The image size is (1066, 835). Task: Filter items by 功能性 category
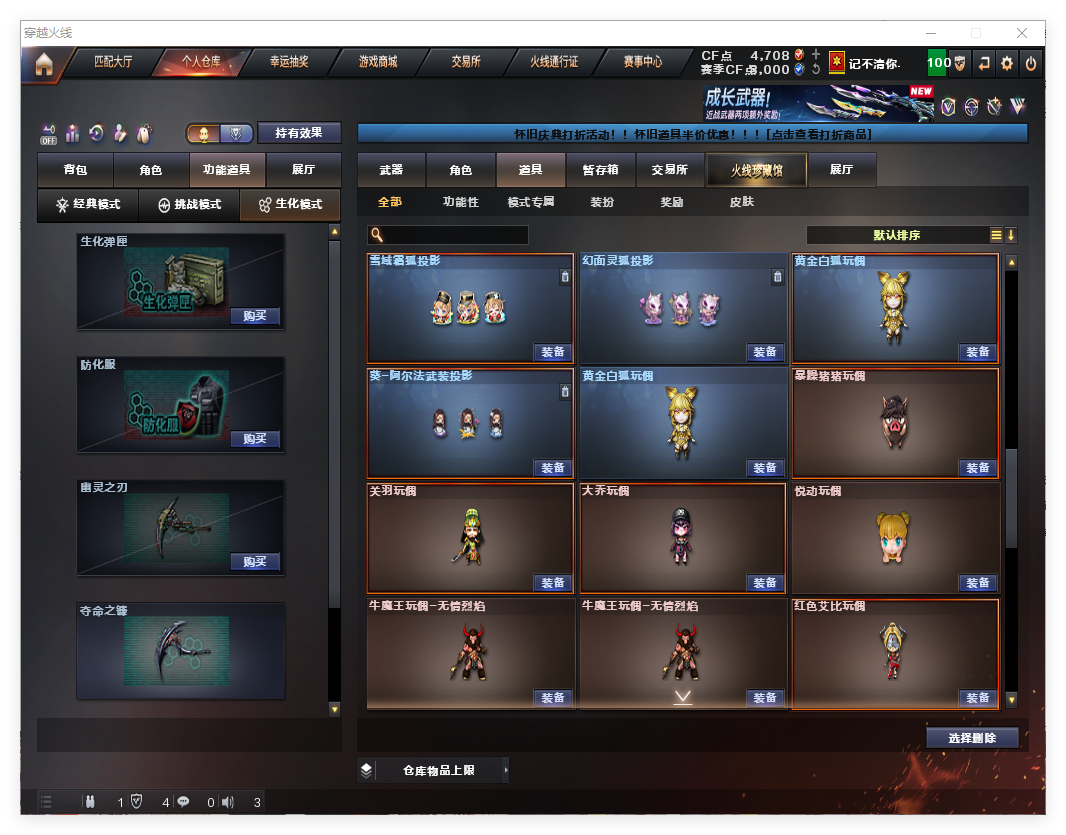pyautogui.click(x=461, y=202)
